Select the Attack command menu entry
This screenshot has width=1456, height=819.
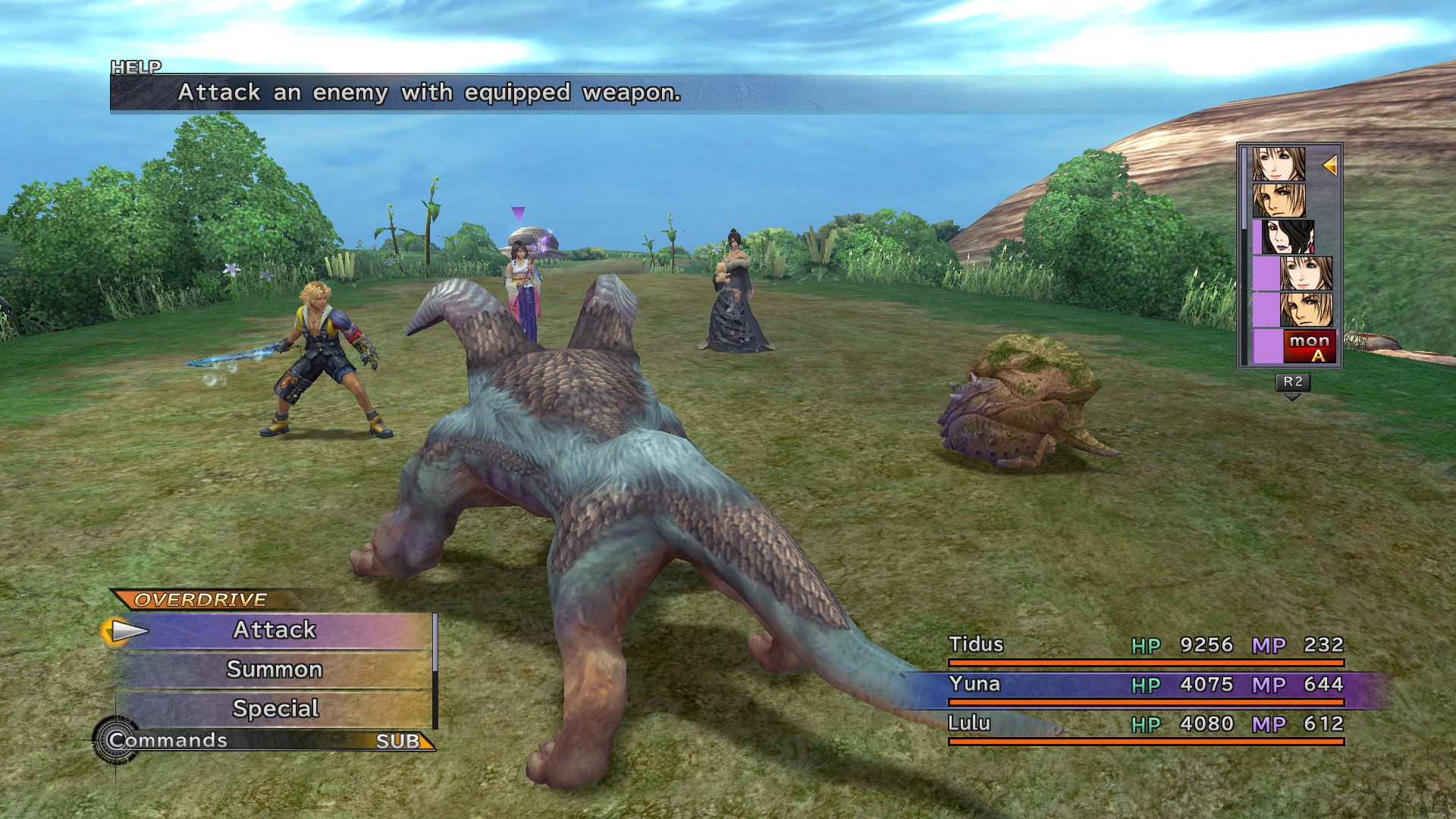coord(275,629)
